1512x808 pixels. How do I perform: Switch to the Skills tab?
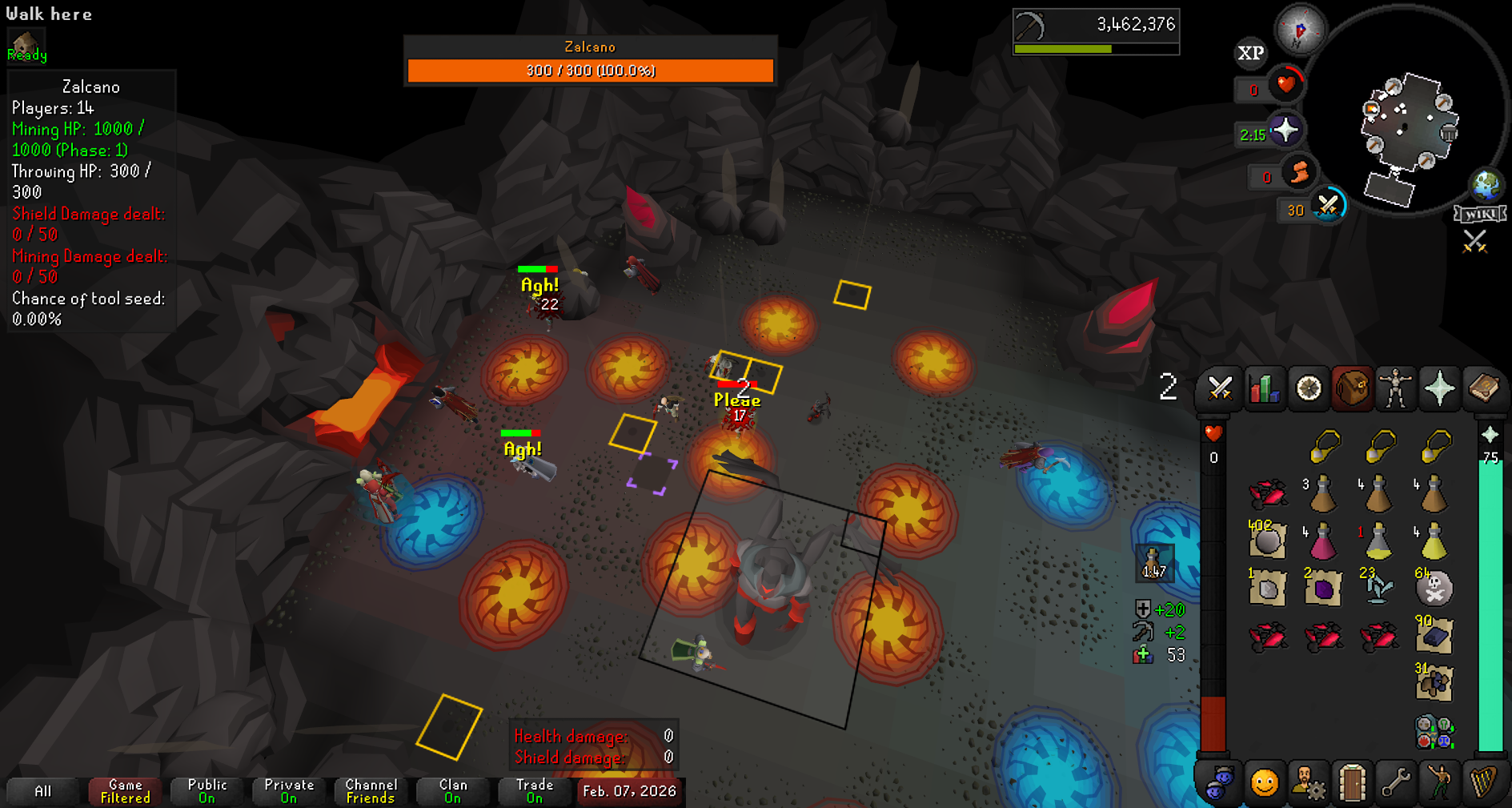pyautogui.click(x=1264, y=389)
